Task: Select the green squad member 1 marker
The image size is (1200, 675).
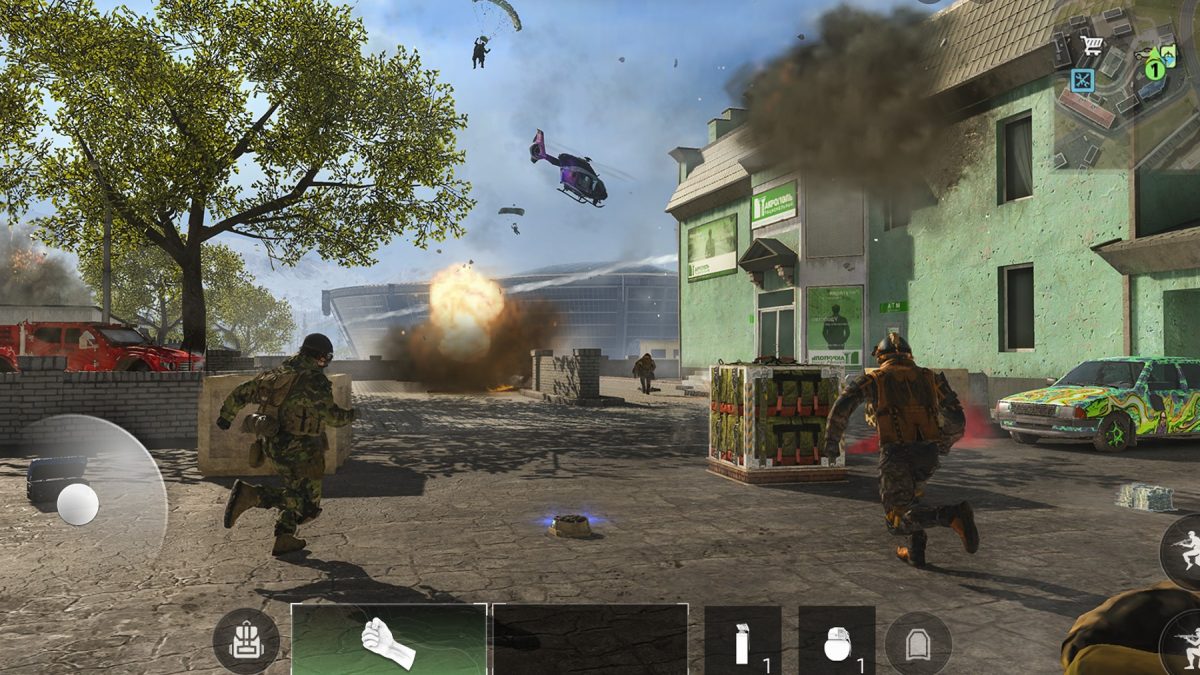Action: point(1156,68)
